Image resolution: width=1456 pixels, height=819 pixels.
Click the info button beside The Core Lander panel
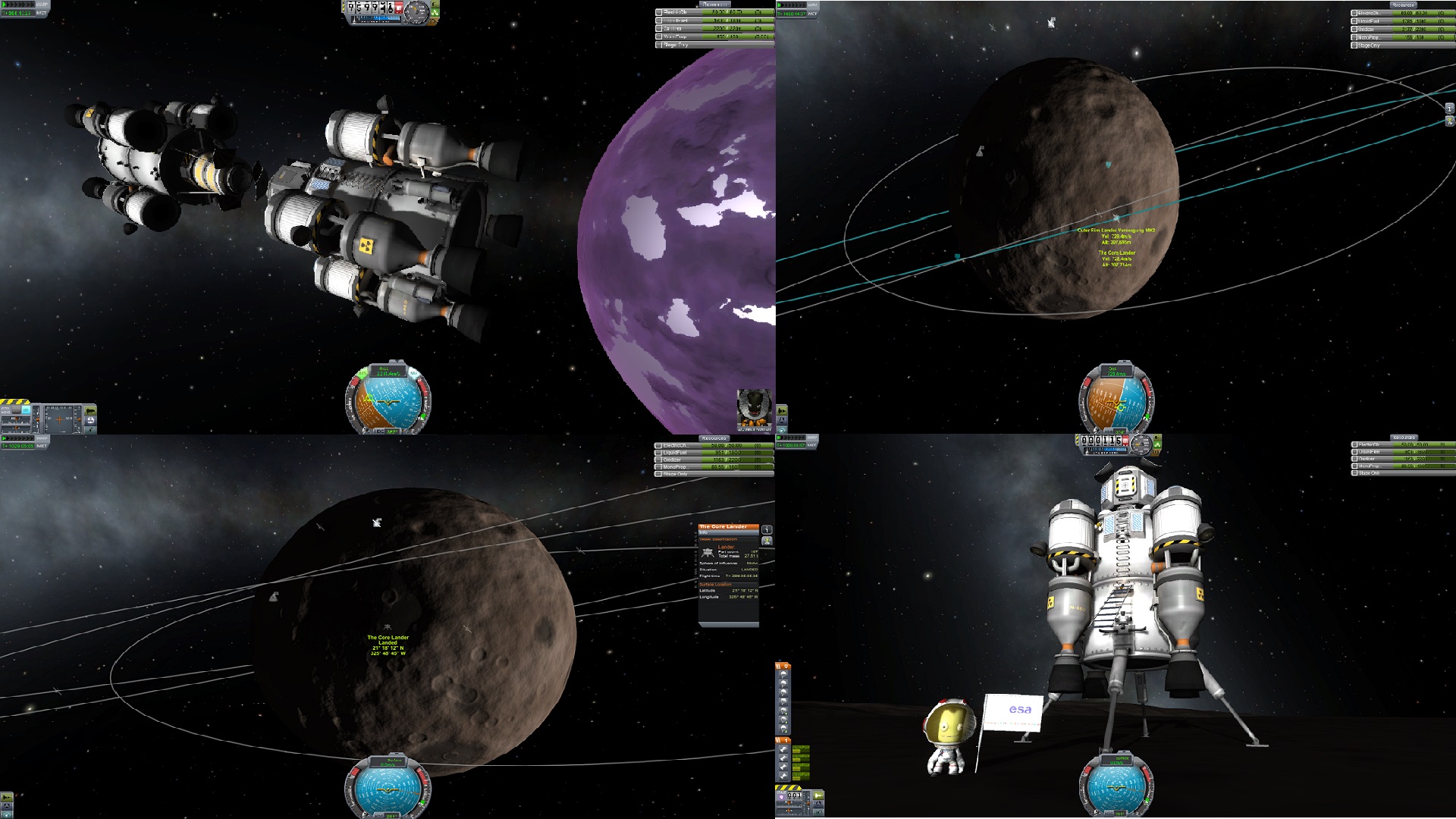click(767, 530)
